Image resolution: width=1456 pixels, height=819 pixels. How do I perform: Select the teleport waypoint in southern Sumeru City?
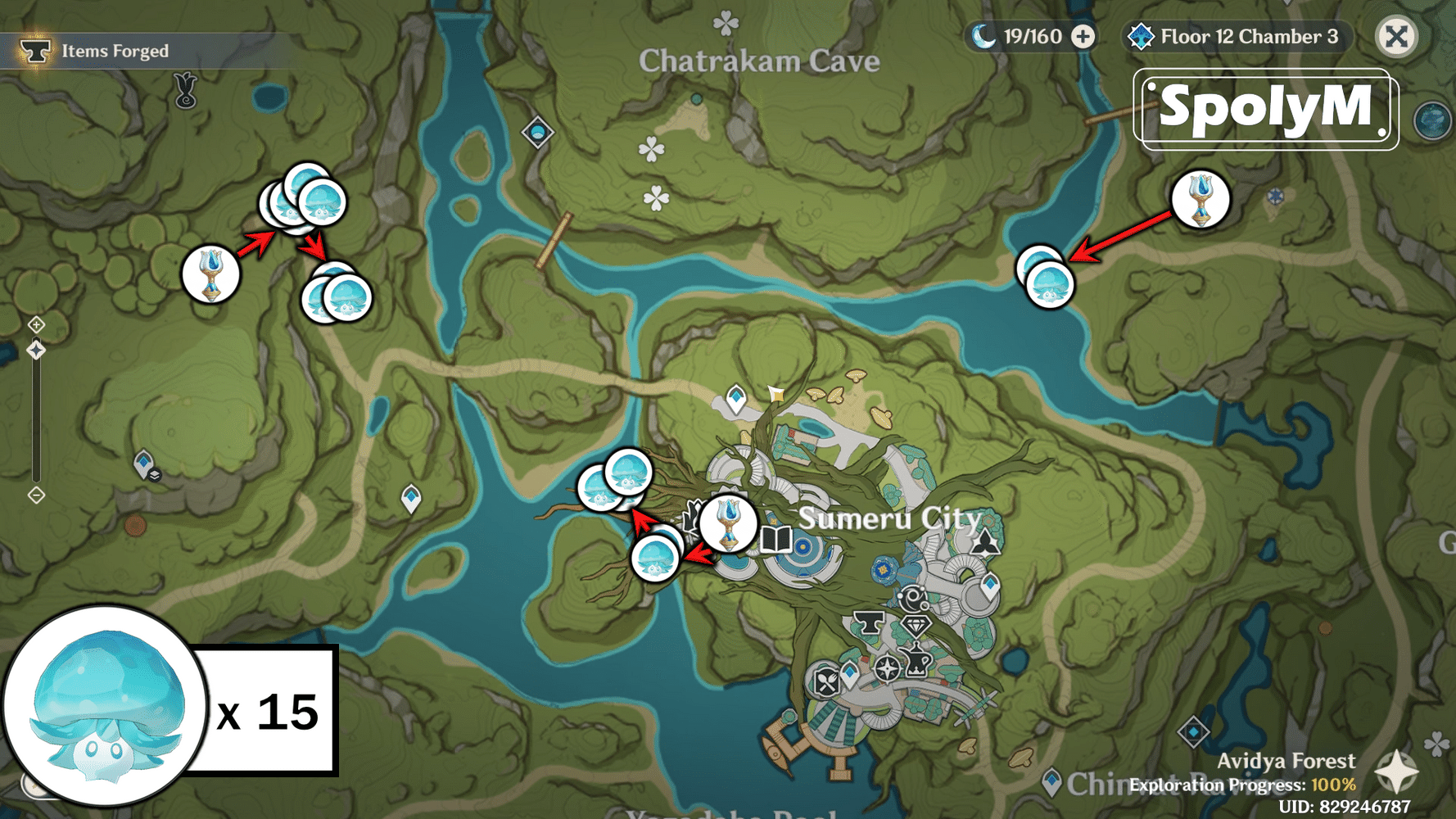849,672
